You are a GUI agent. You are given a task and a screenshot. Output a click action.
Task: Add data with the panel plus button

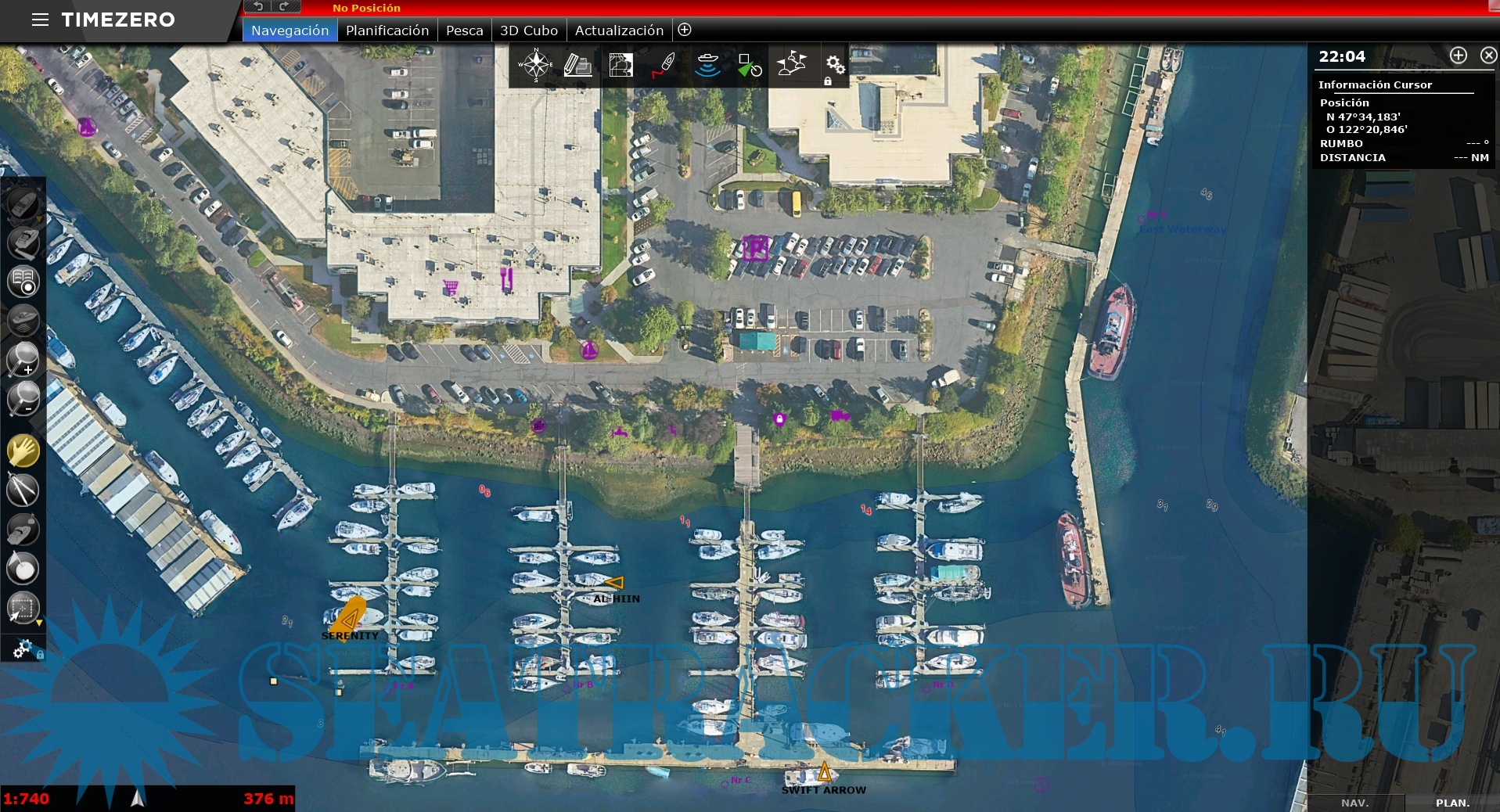point(1459,56)
